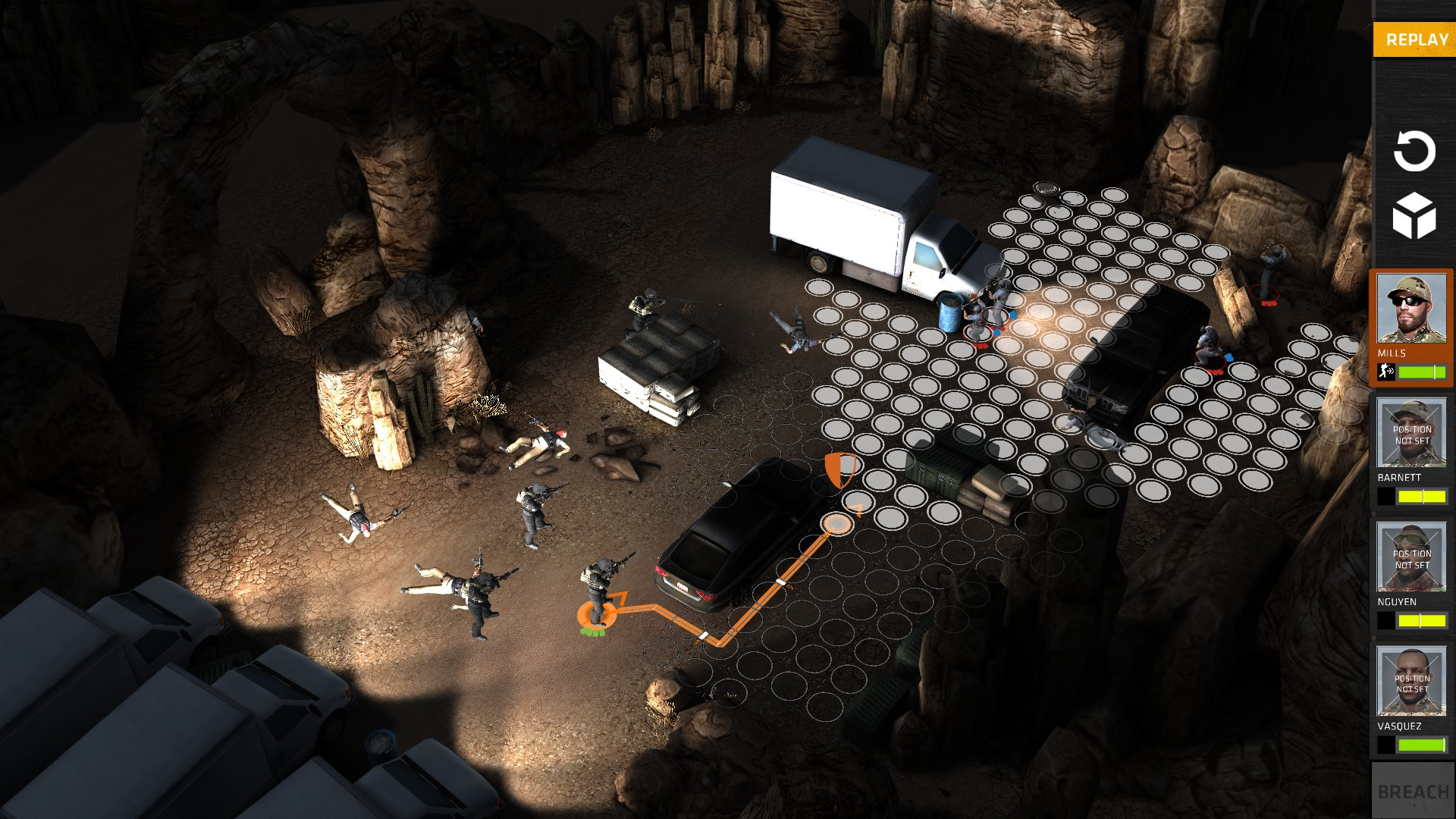Click Mills' stance icon beside his health bar
Image resolution: width=1456 pixels, height=819 pixels.
[1386, 372]
